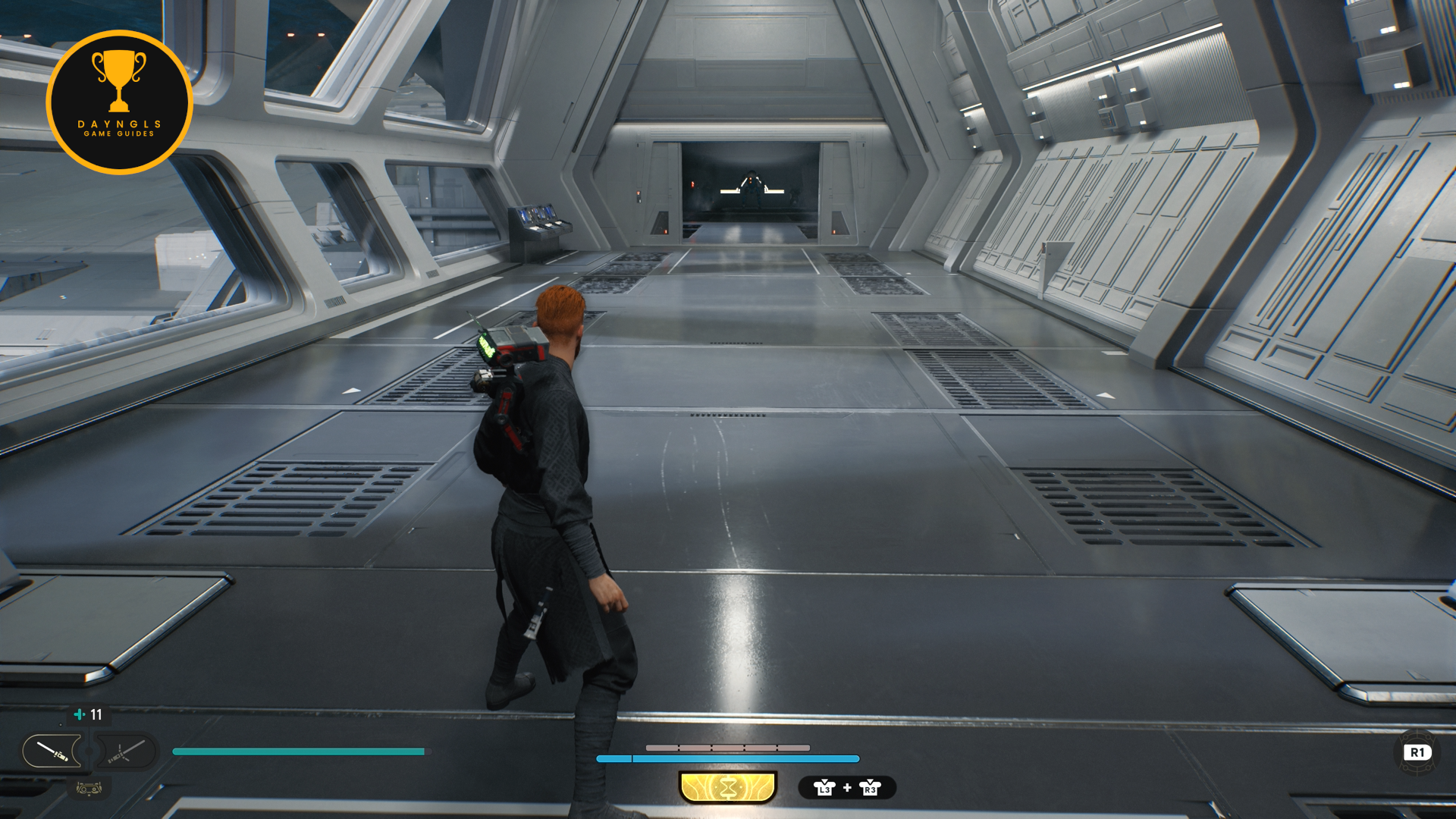Image resolution: width=1456 pixels, height=819 pixels.
Task: Activate the golden hourglass Slow ability
Action: click(x=728, y=788)
